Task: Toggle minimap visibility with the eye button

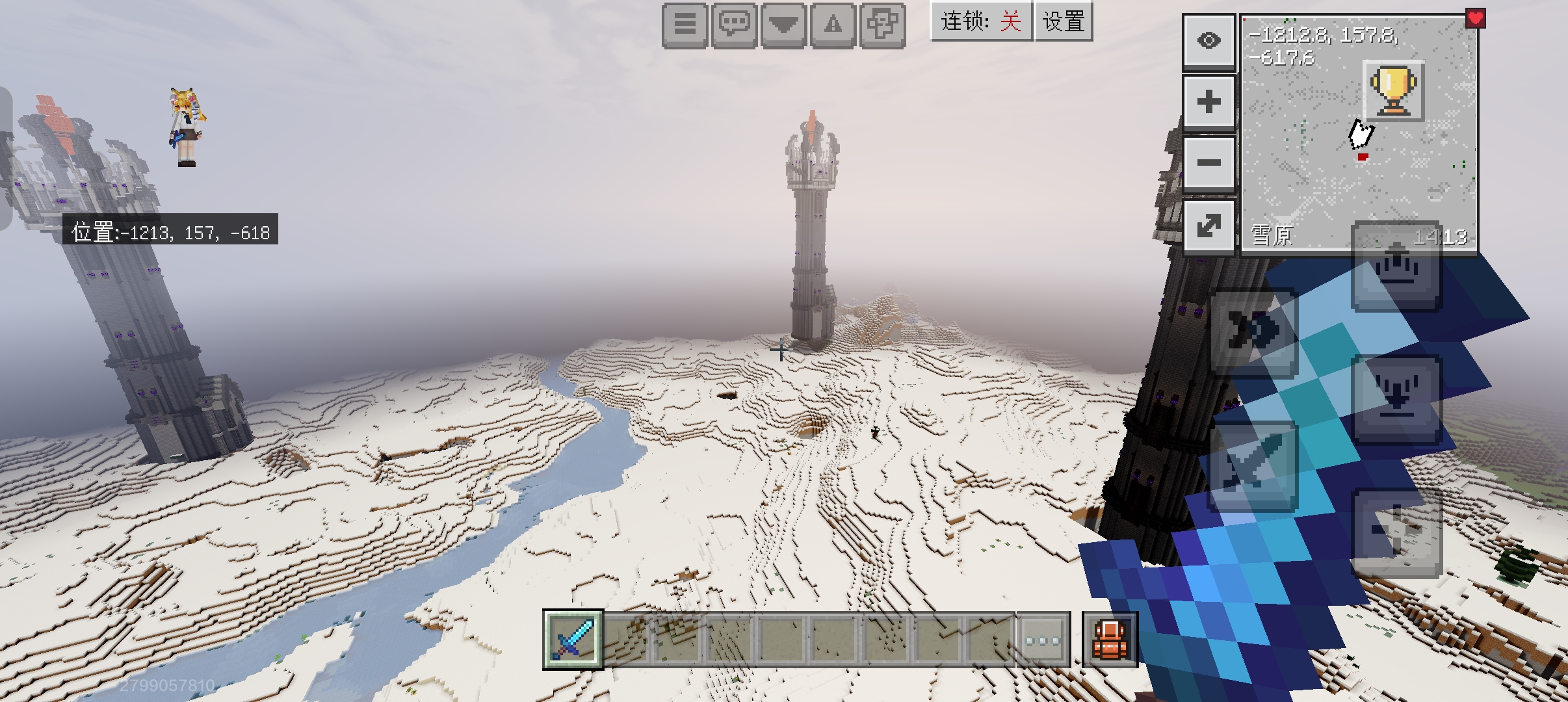Action: [1209, 42]
